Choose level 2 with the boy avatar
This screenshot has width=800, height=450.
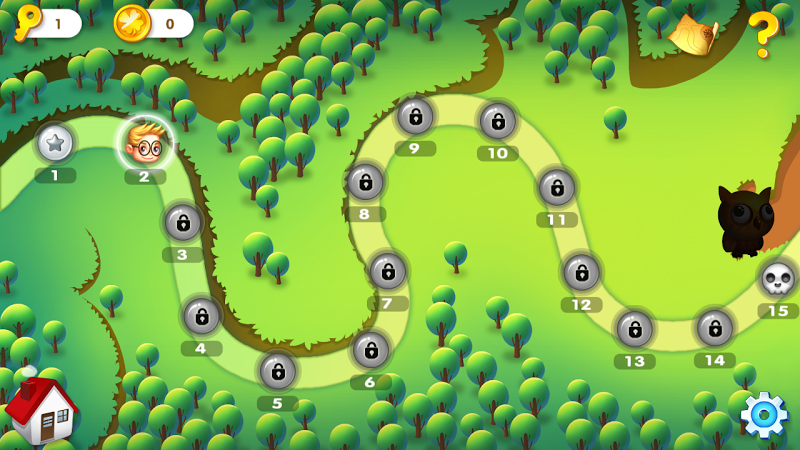[145, 144]
